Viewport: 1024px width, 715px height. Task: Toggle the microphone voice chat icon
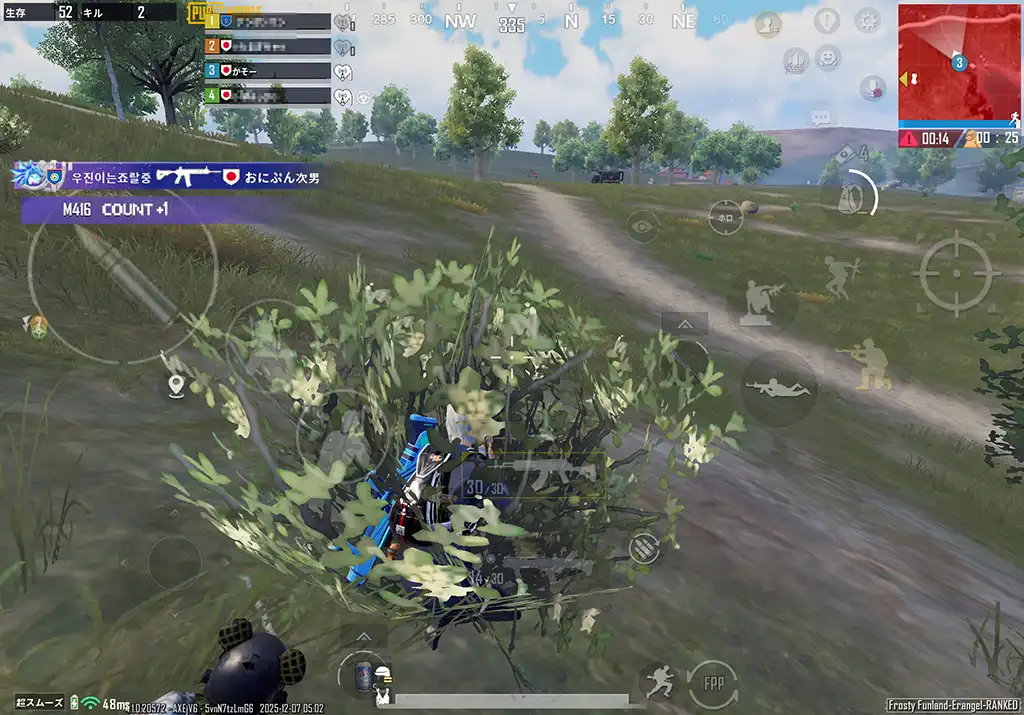[x=872, y=87]
